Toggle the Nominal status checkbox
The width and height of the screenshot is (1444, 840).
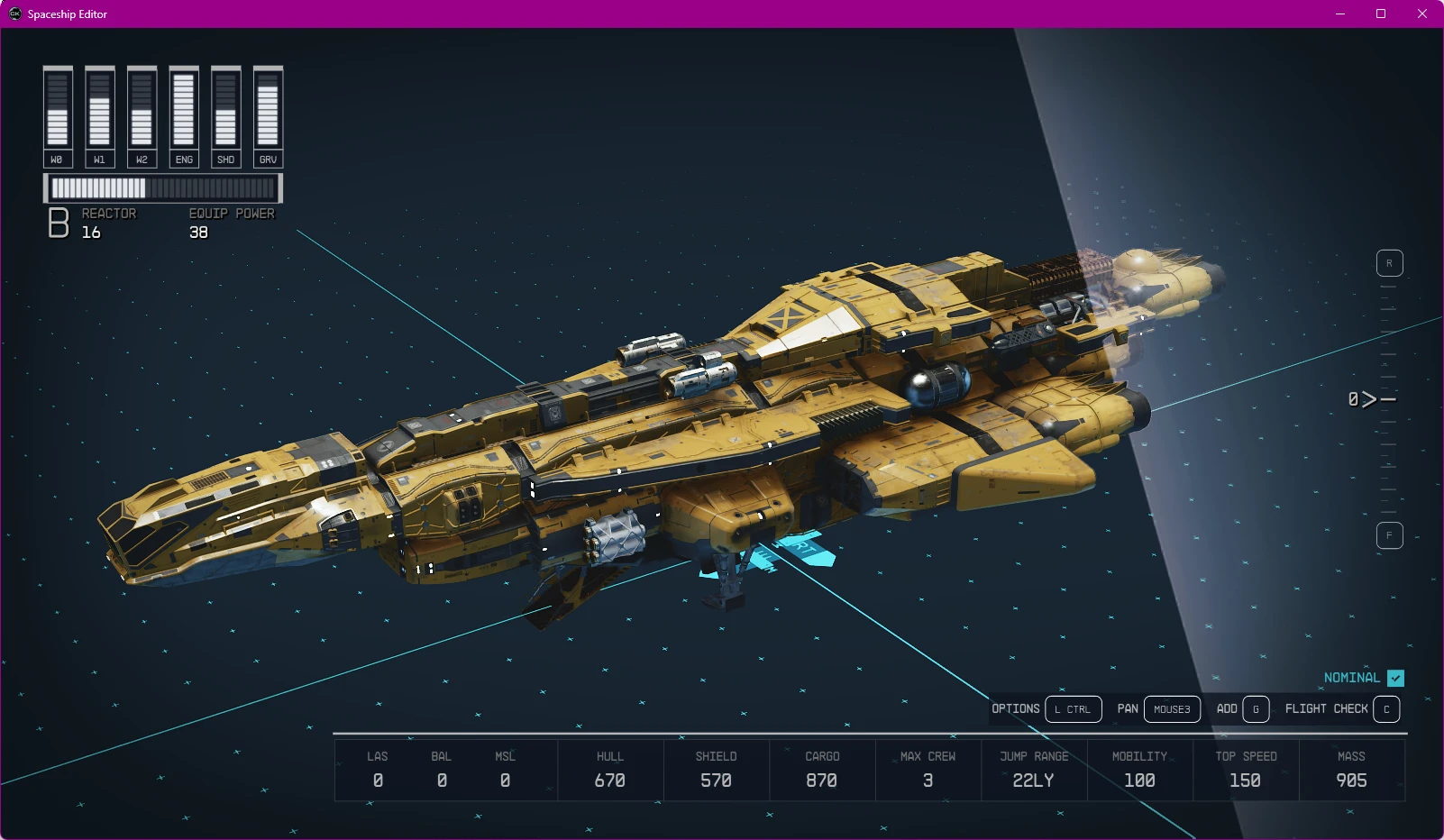(x=1395, y=678)
